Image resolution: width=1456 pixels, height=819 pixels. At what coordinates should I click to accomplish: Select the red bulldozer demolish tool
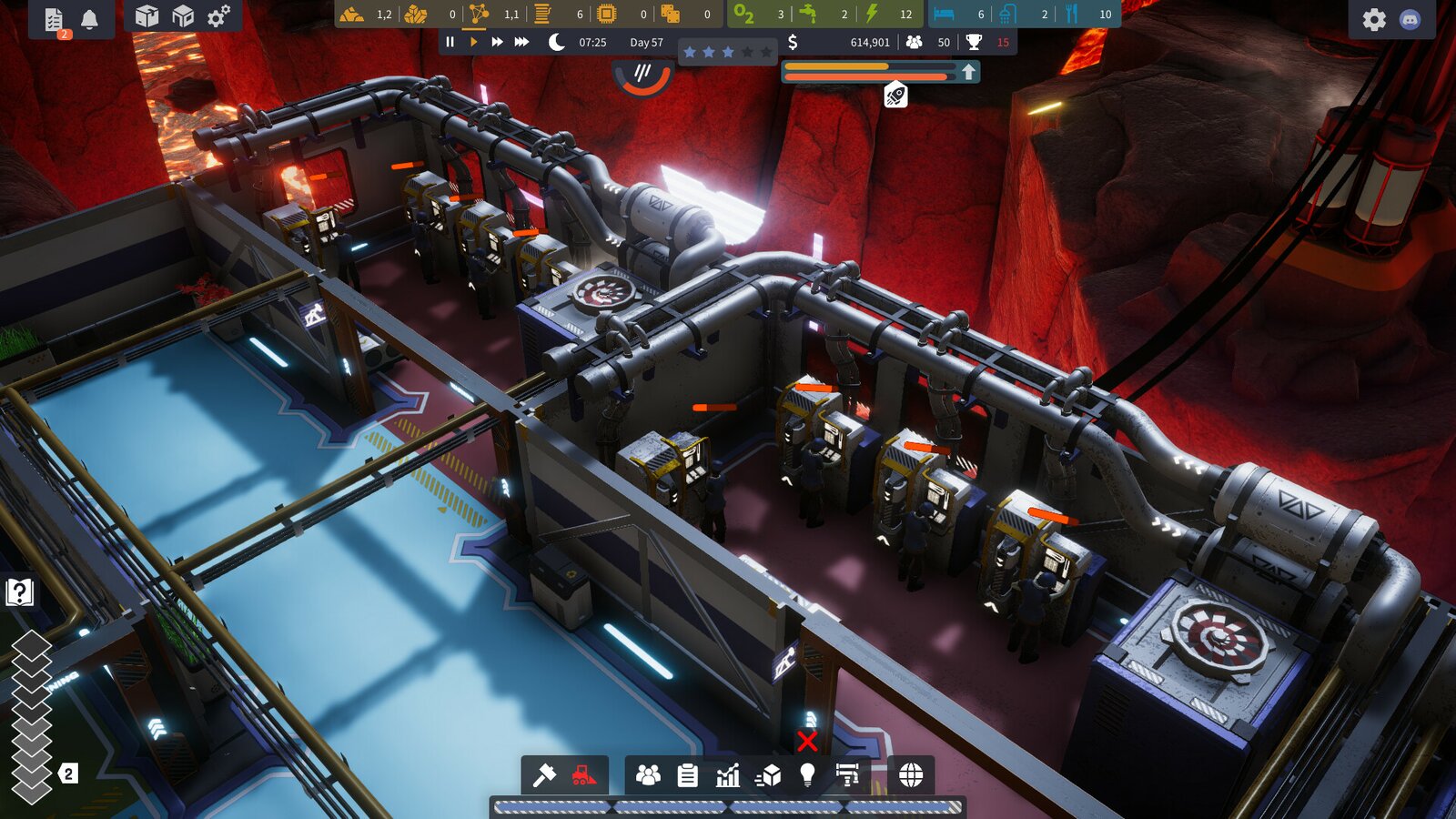tap(583, 774)
